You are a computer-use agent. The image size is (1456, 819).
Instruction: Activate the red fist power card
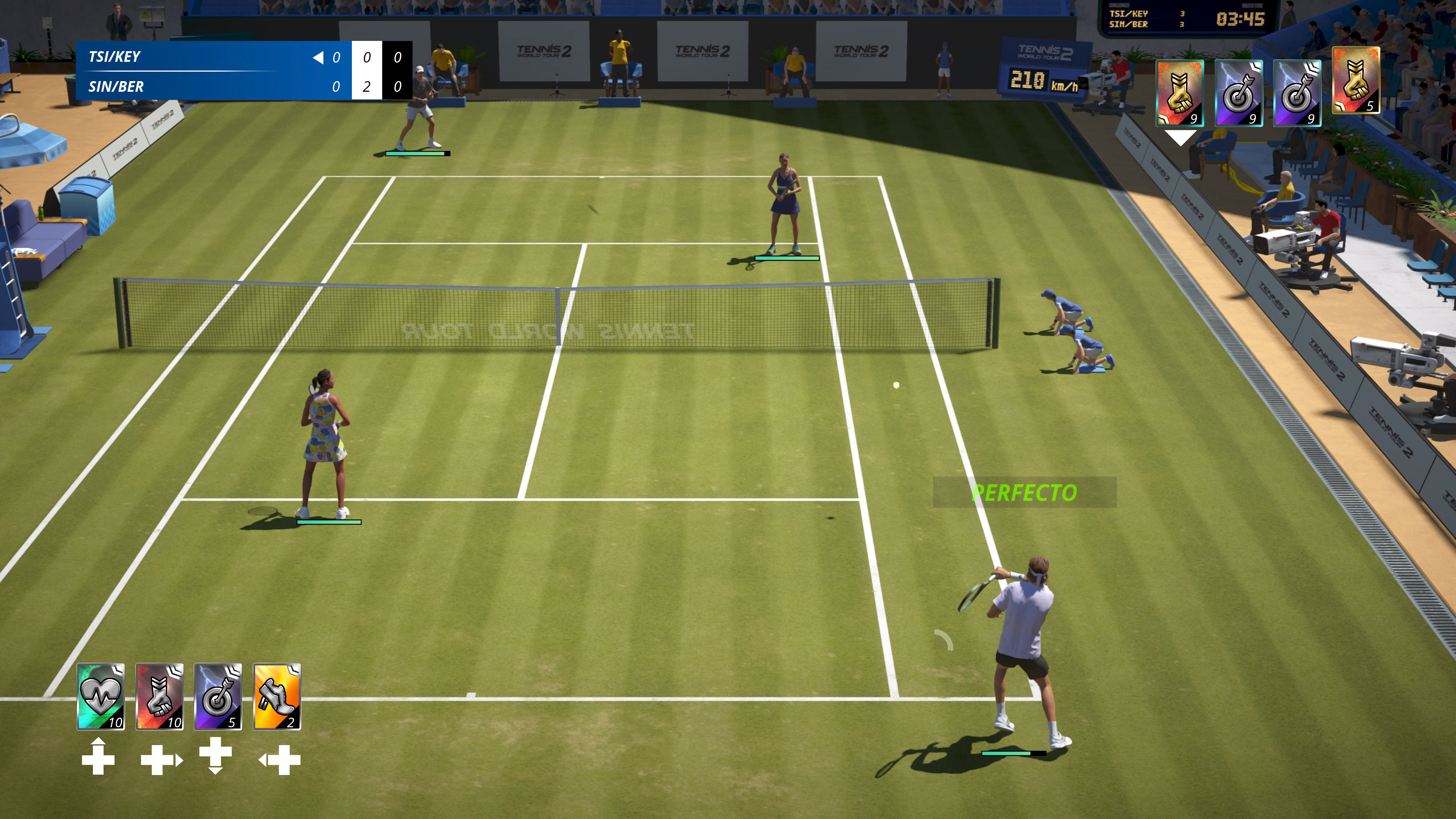pyautogui.click(x=159, y=696)
